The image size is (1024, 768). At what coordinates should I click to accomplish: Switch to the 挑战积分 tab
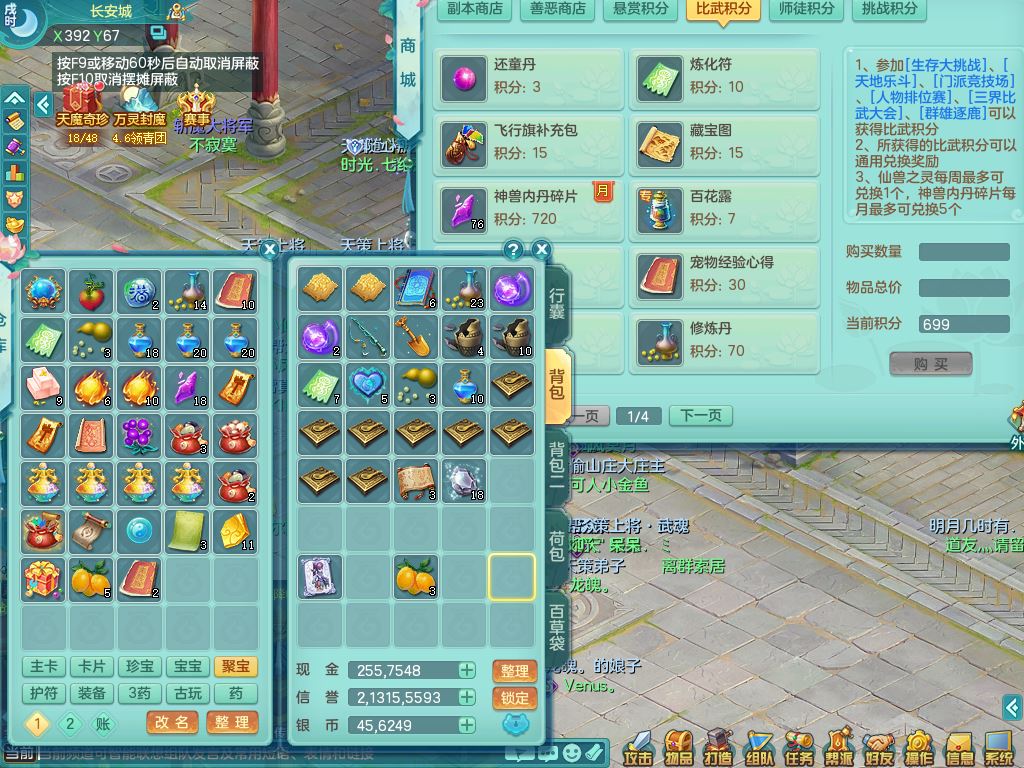click(889, 9)
